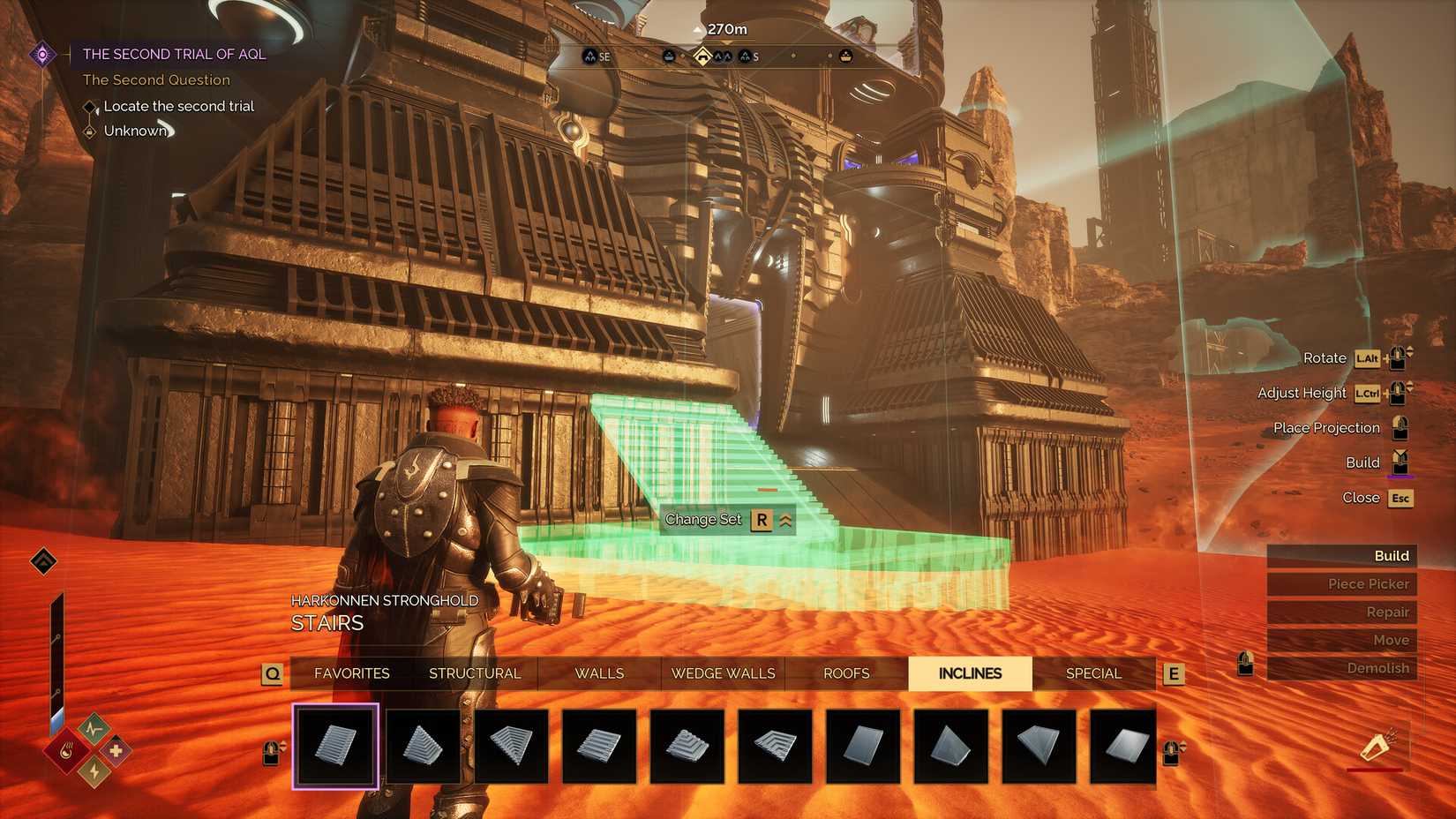This screenshot has width=1456, height=819.
Task: Open The Second Trial of Aql quest icon
Action: click(42, 54)
